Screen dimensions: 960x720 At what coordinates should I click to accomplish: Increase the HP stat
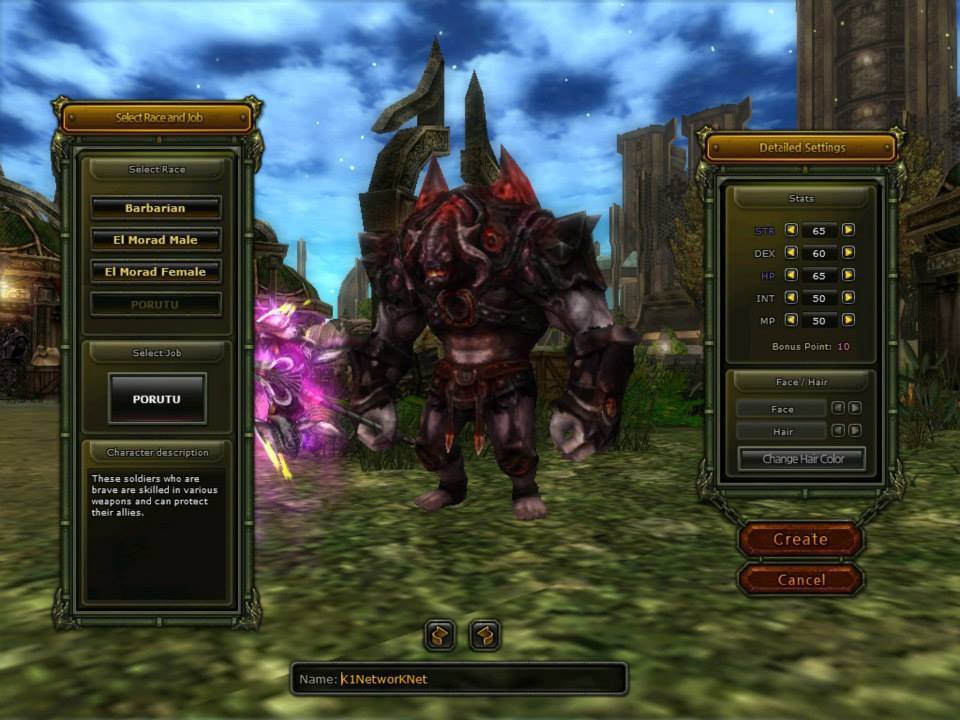848,275
